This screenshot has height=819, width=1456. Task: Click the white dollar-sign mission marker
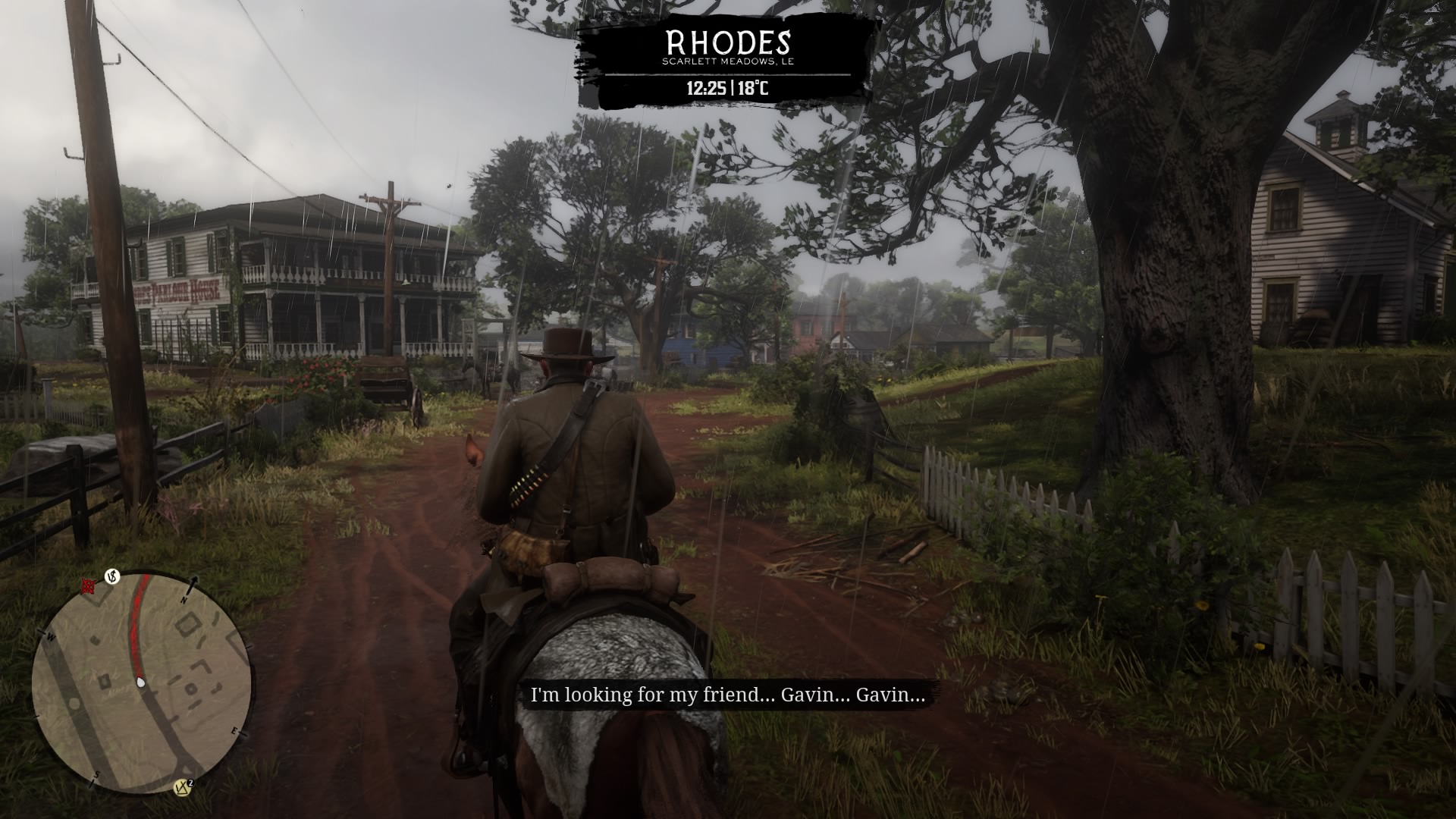click(x=113, y=578)
